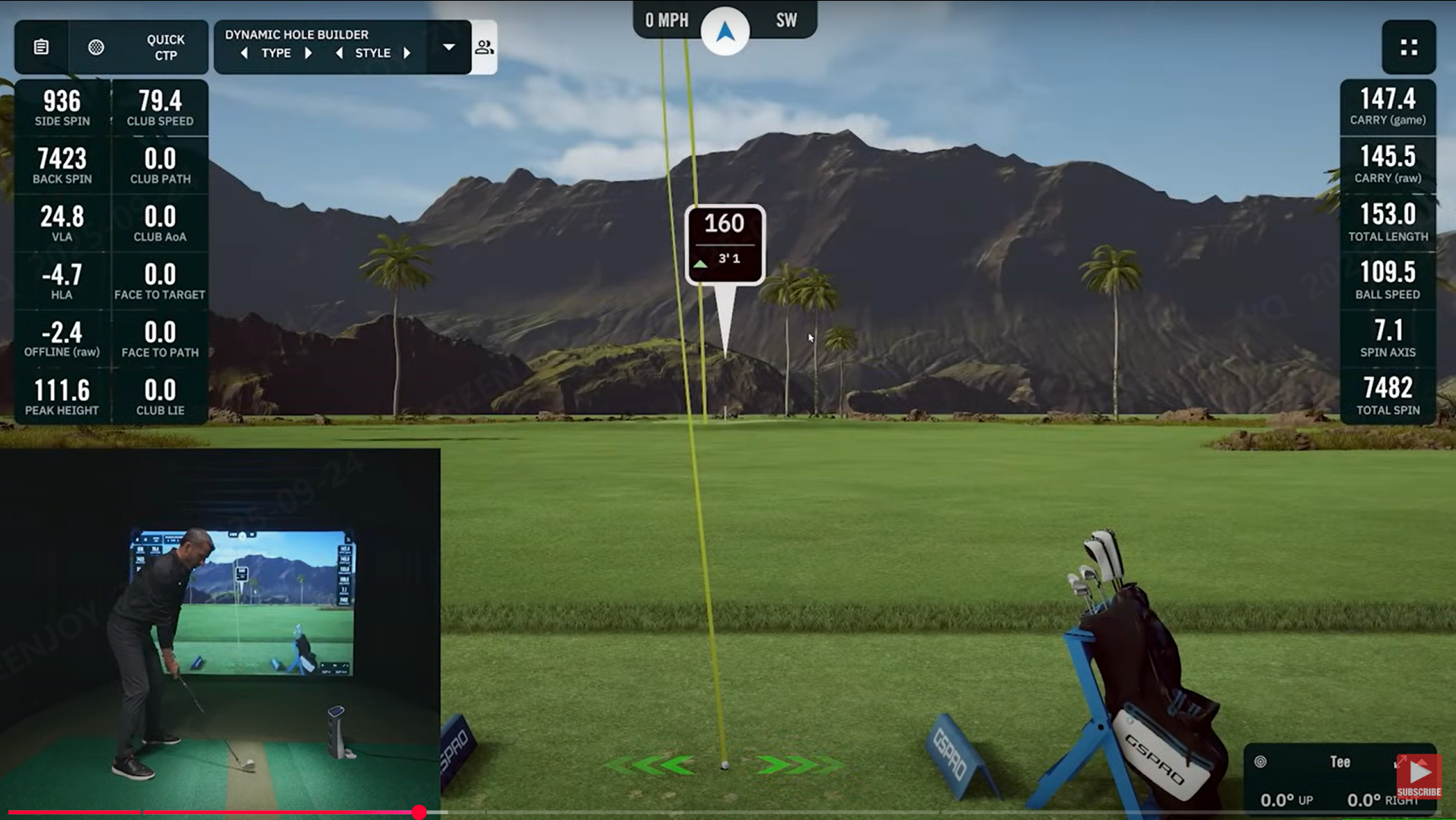Image resolution: width=1456 pixels, height=820 pixels.
Task: Open the four-dot grid menu
Action: 1409,47
